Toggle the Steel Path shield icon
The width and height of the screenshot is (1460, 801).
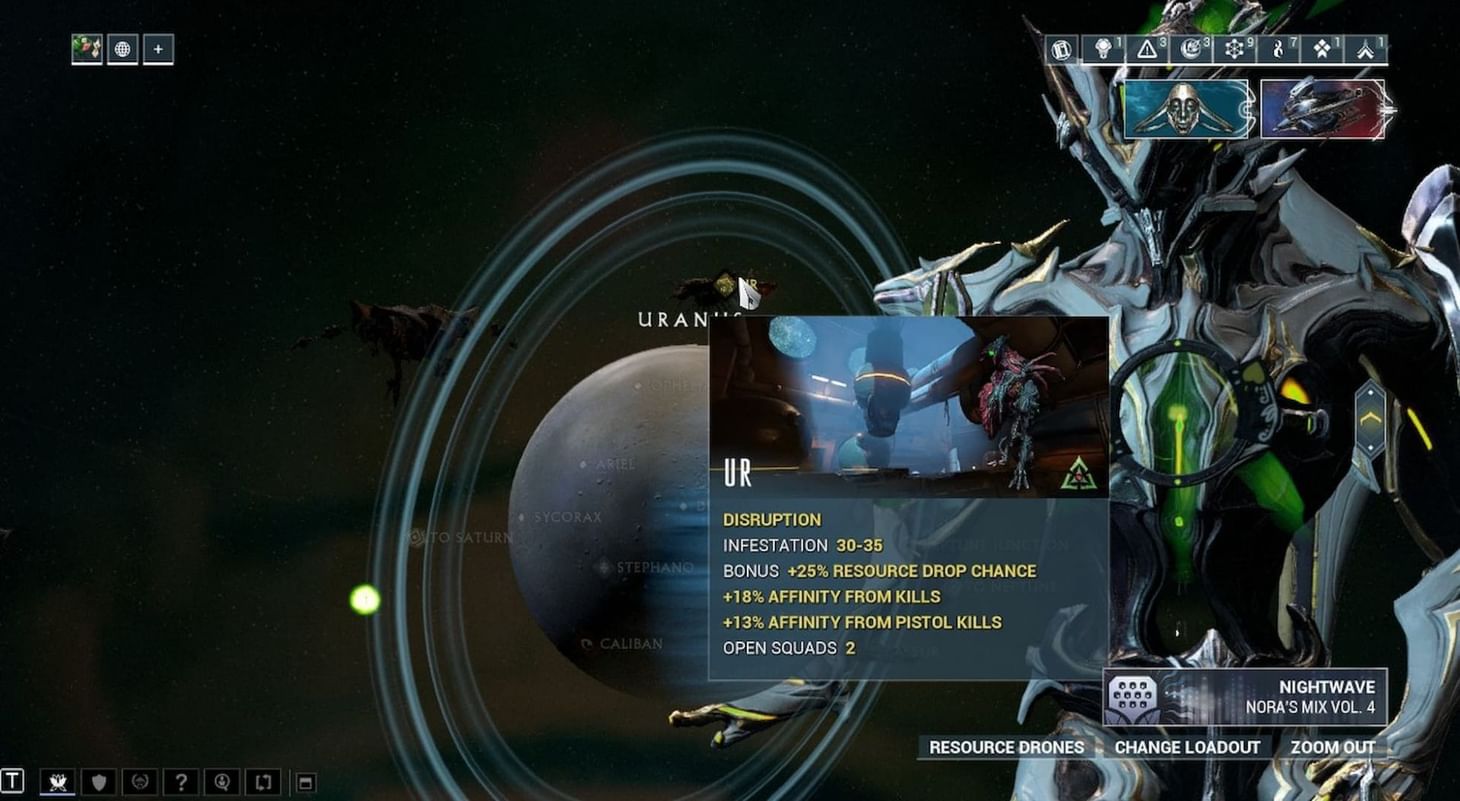[x=97, y=781]
